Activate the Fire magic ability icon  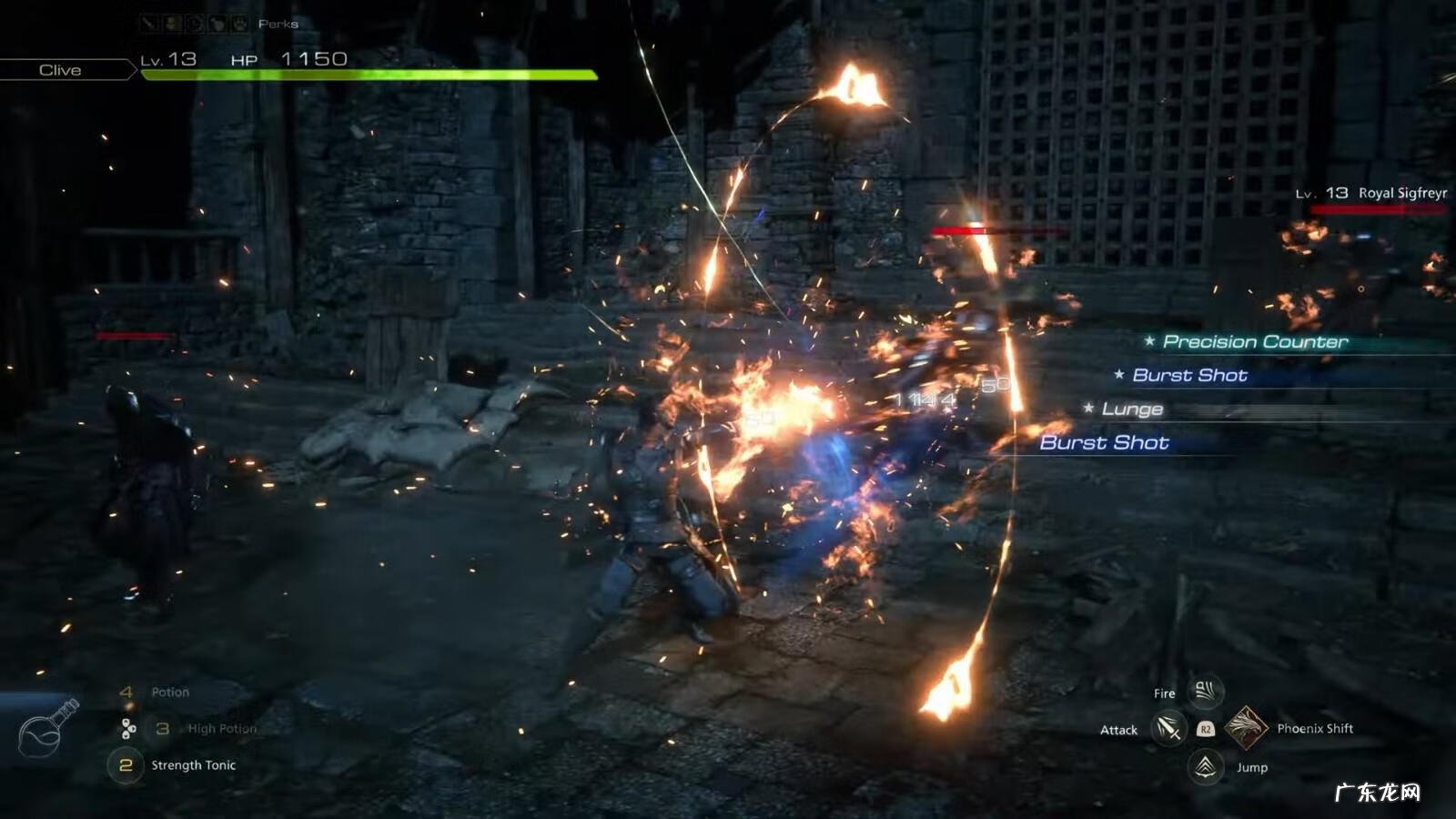tap(1205, 693)
